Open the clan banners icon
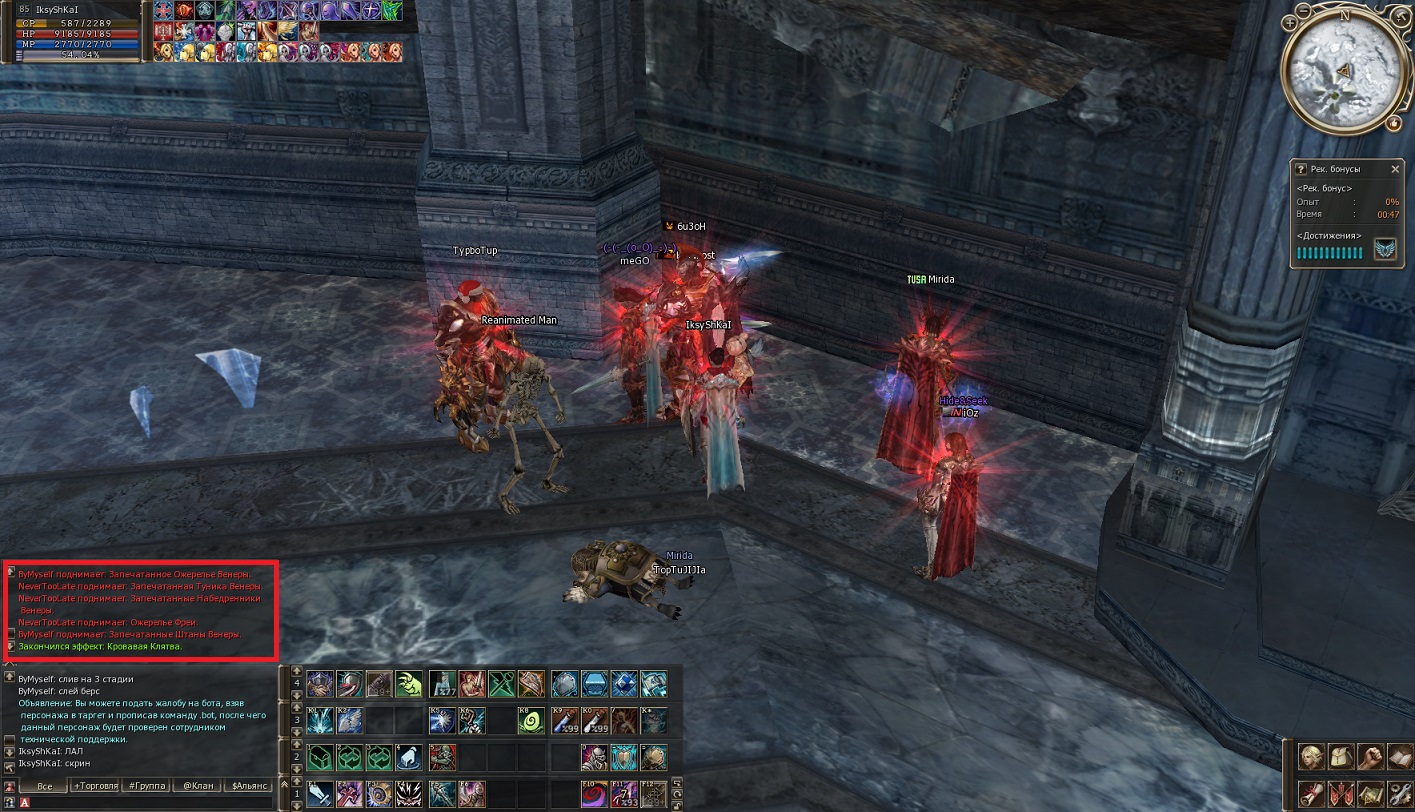 point(1340,792)
